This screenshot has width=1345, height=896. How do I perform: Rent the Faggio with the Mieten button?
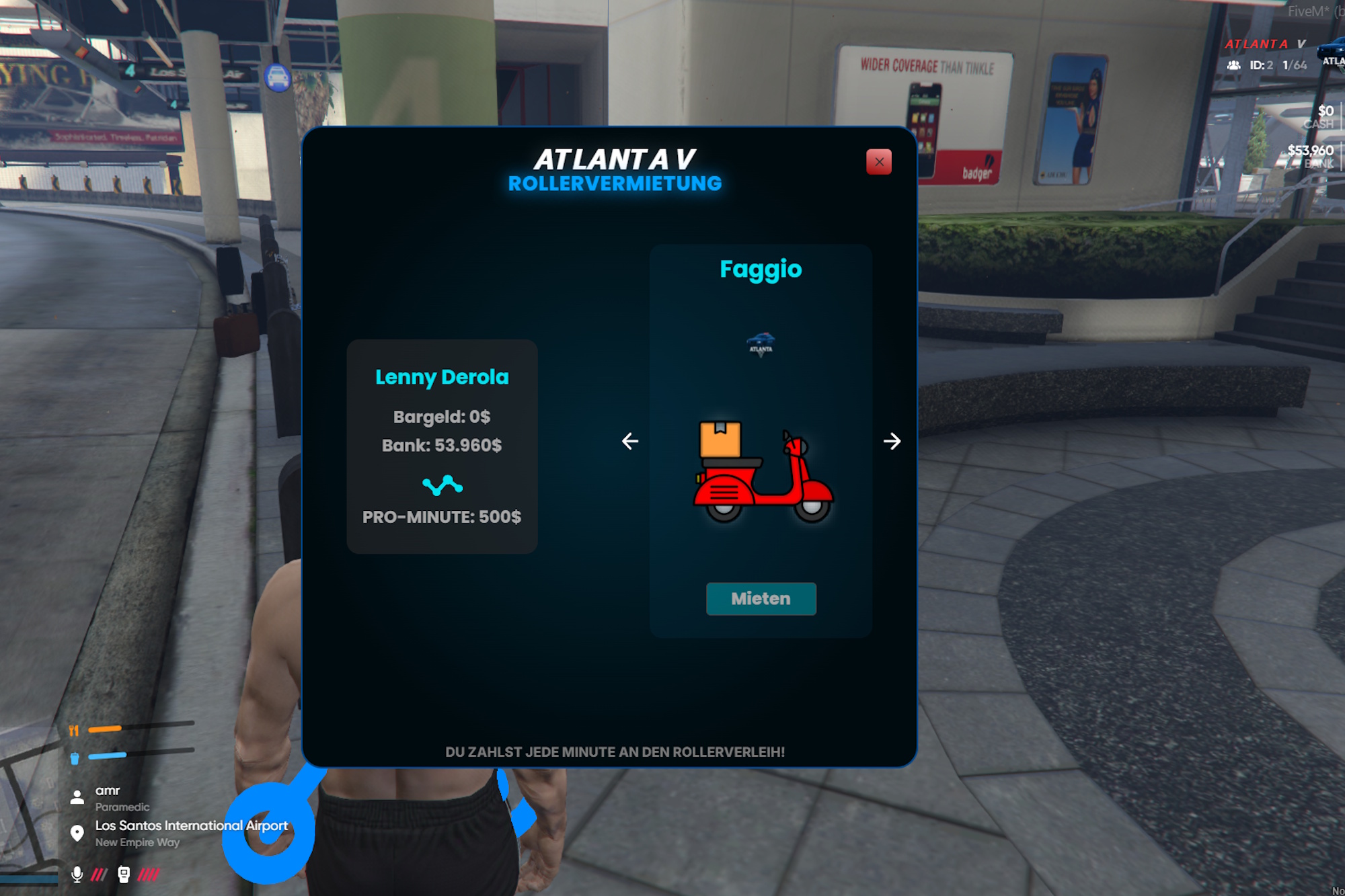[x=761, y=598]
